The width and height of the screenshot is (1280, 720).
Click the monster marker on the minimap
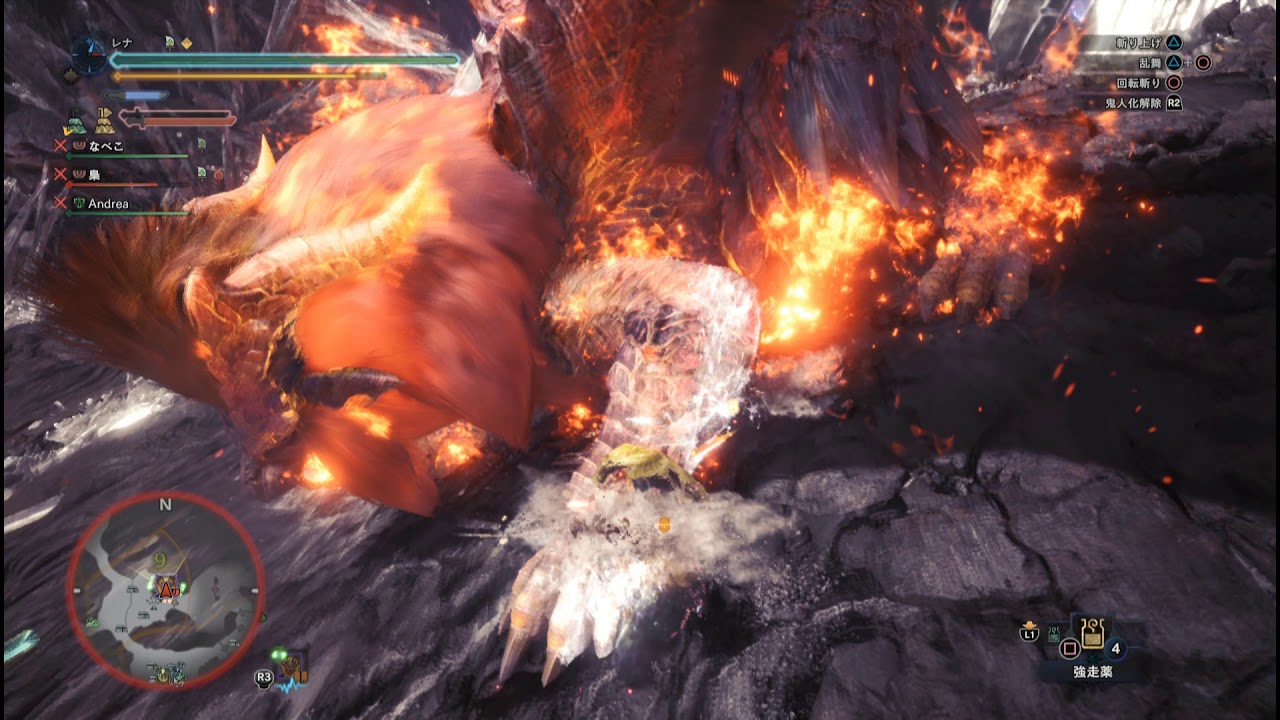(167, 590)
